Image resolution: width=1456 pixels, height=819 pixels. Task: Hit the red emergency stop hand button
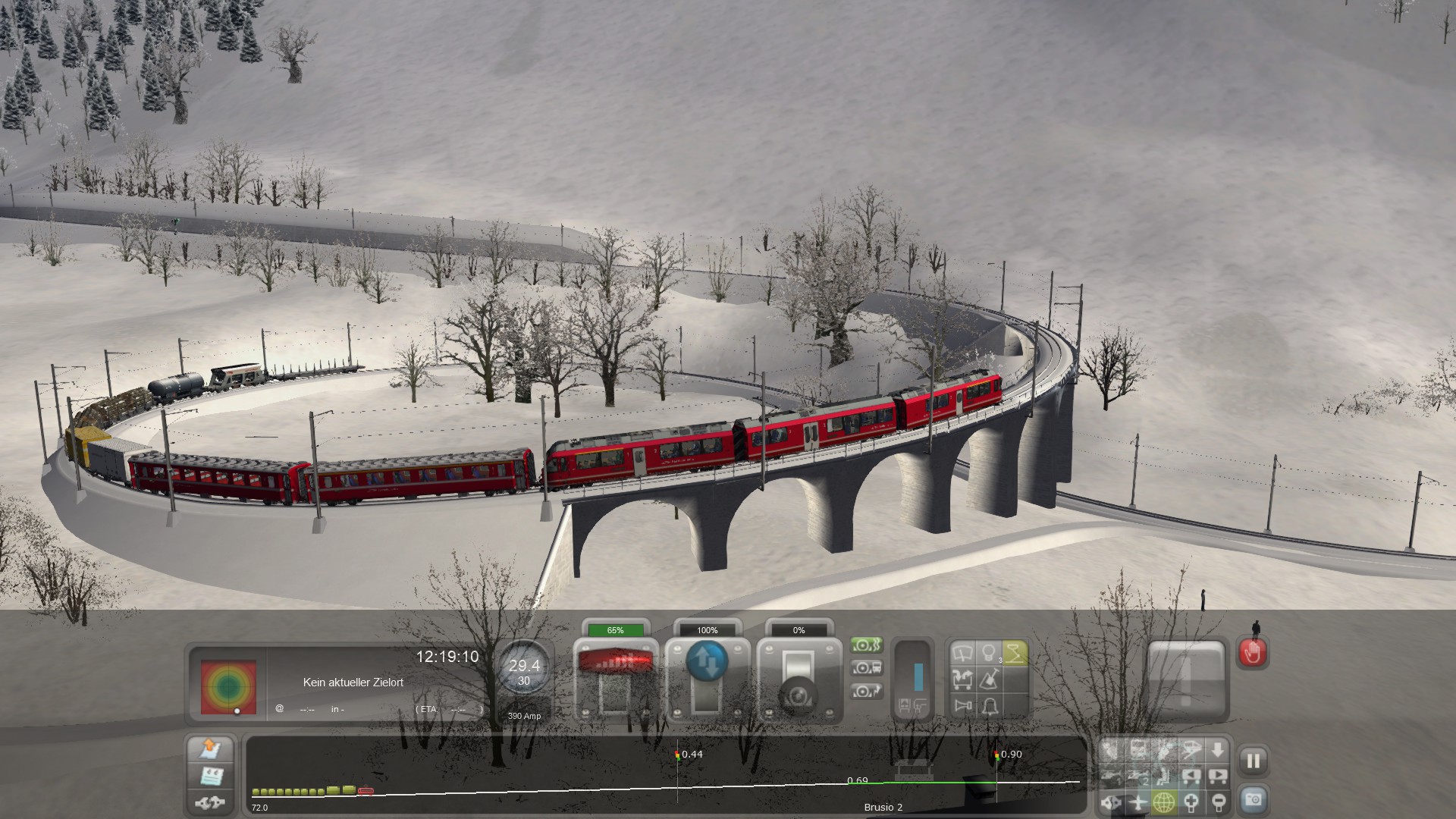[x=1253, y=653]
